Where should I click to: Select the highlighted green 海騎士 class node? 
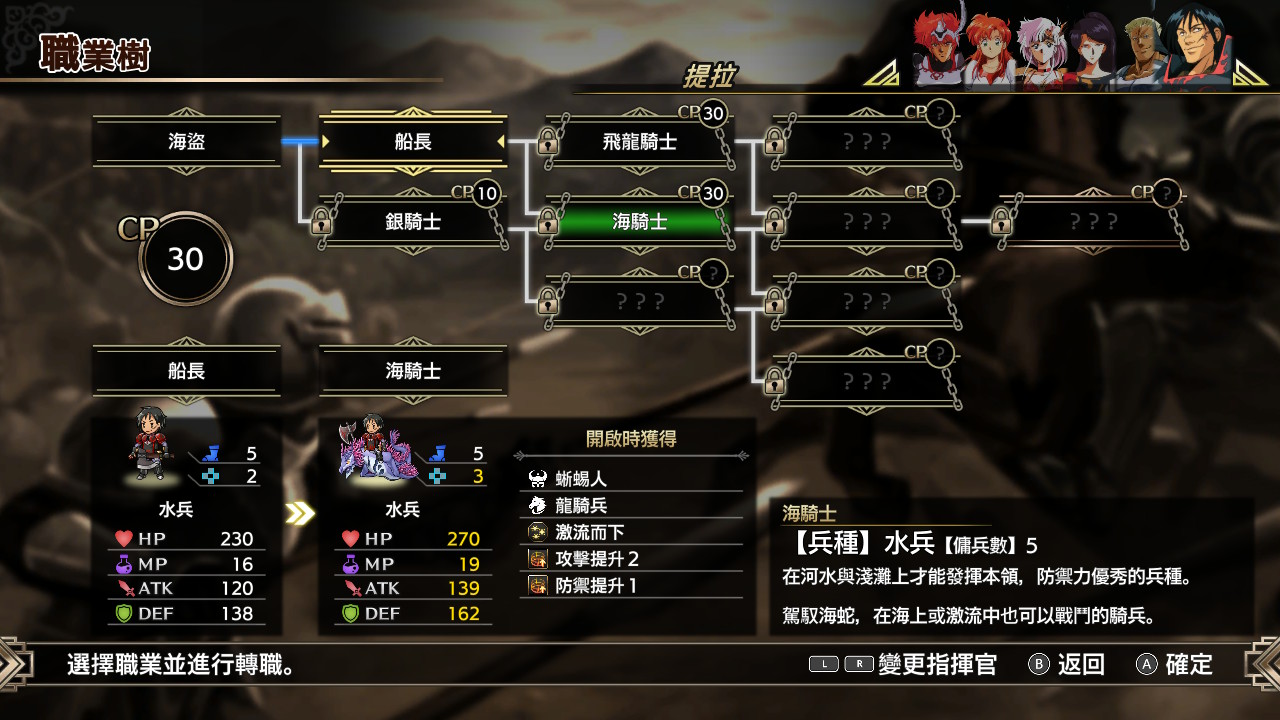click(640, 222)
